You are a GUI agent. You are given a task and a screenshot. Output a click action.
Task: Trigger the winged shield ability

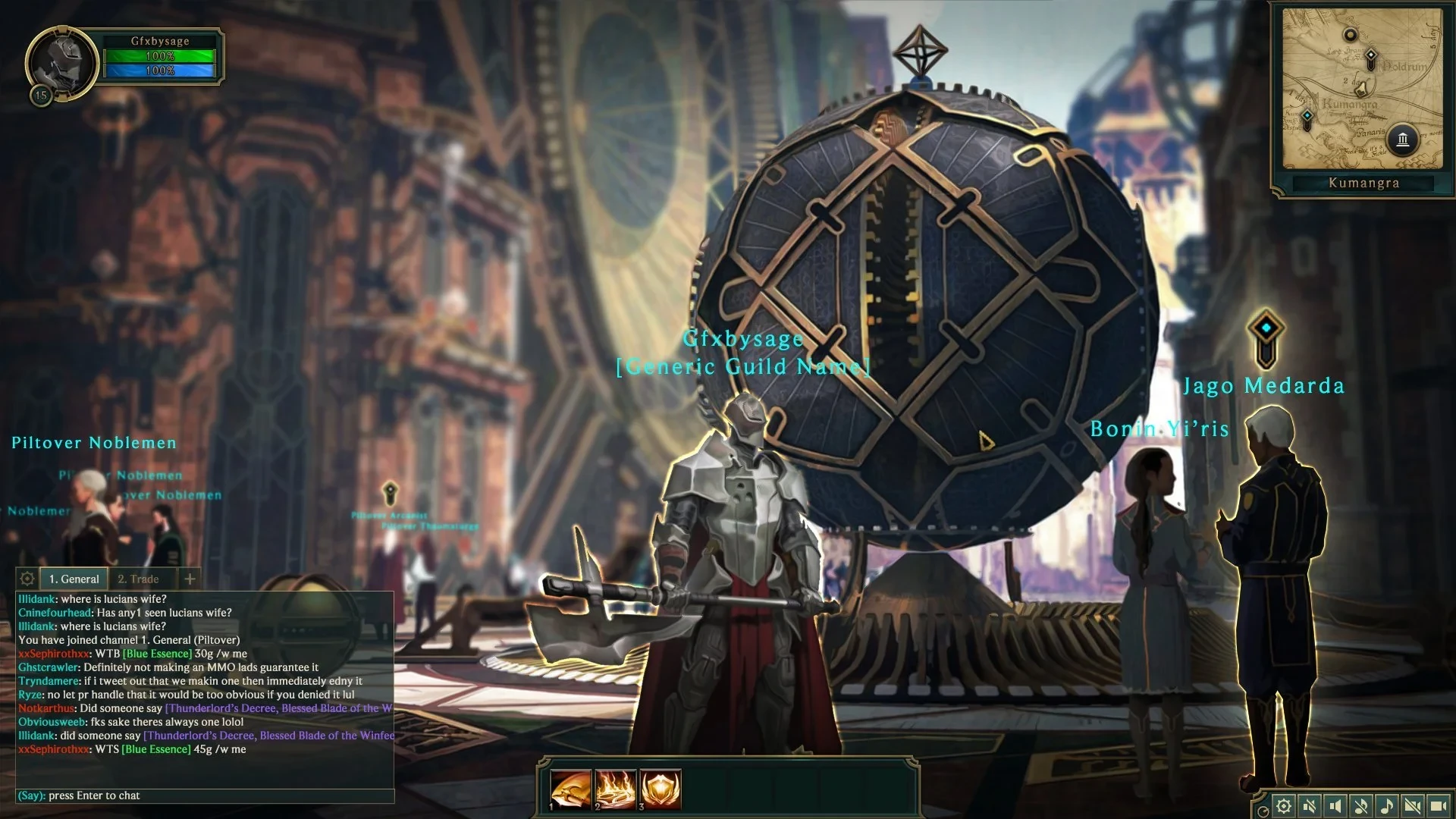(x=660, y=789)
